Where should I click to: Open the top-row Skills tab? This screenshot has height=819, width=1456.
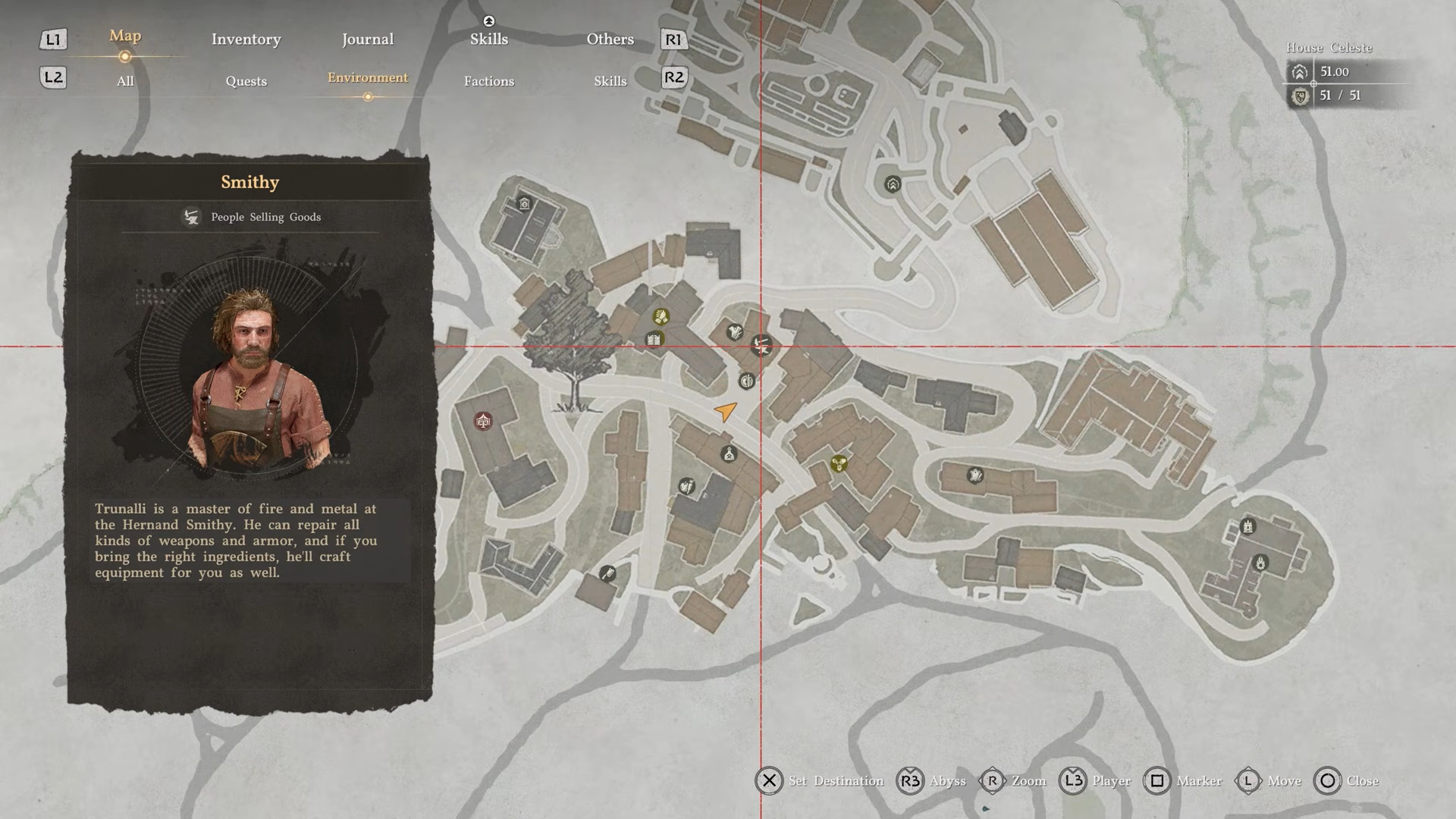[488, 39]
